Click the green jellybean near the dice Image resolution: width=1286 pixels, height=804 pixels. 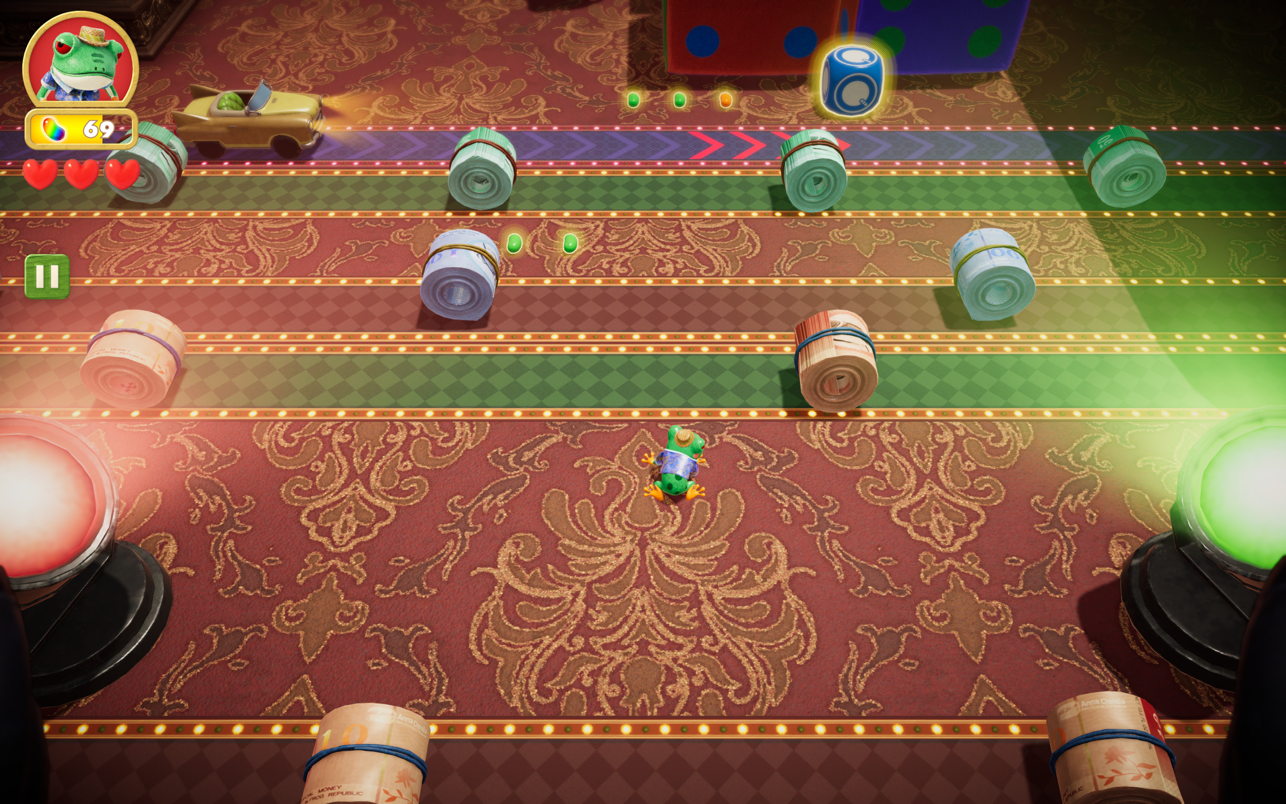point(681,98)
